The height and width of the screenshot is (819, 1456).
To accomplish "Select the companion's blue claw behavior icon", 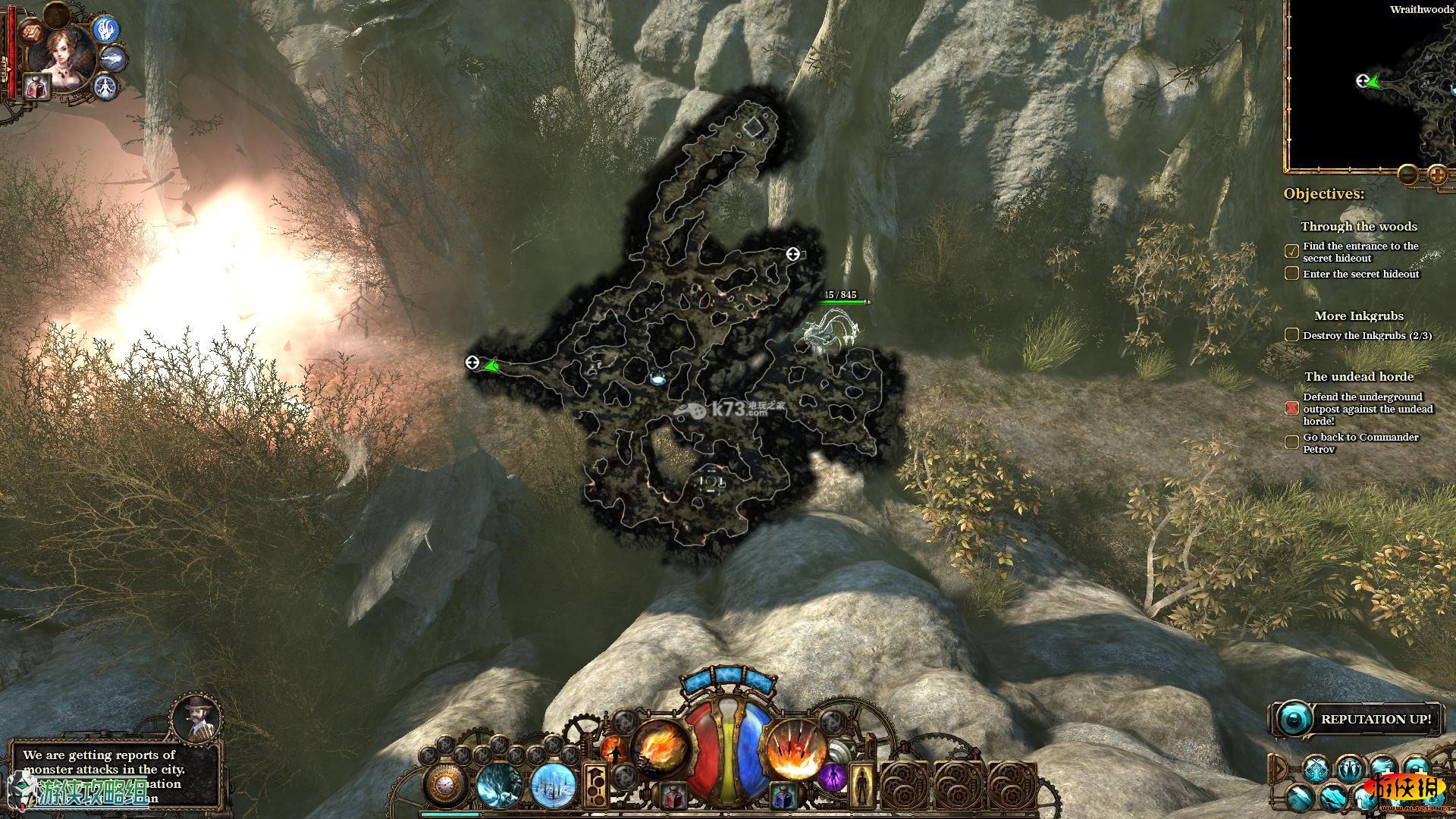I will click(x=107, y=29).
